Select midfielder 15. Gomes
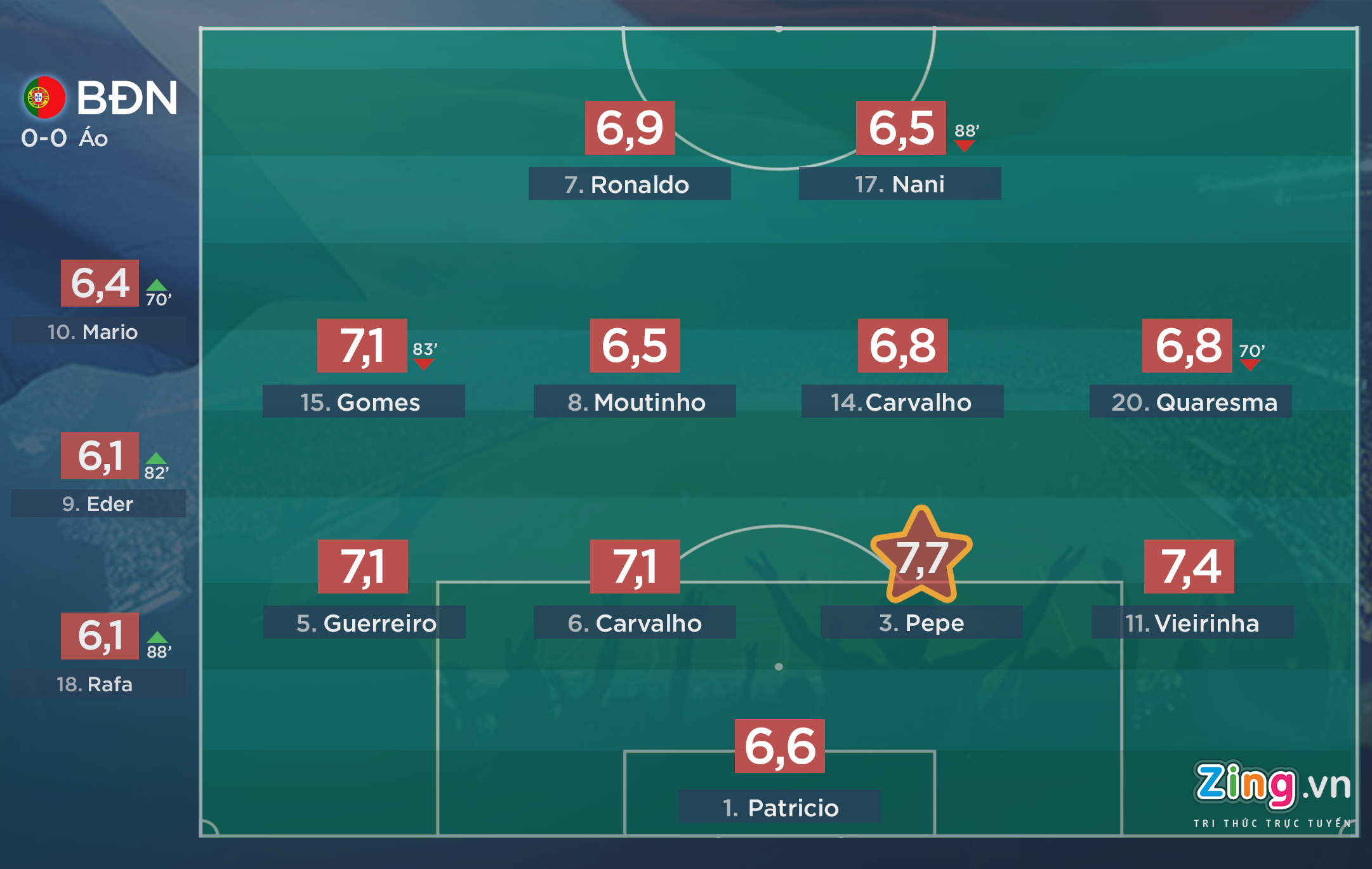The width and height of the screenshot is (1372, 869). click(363, 402)
